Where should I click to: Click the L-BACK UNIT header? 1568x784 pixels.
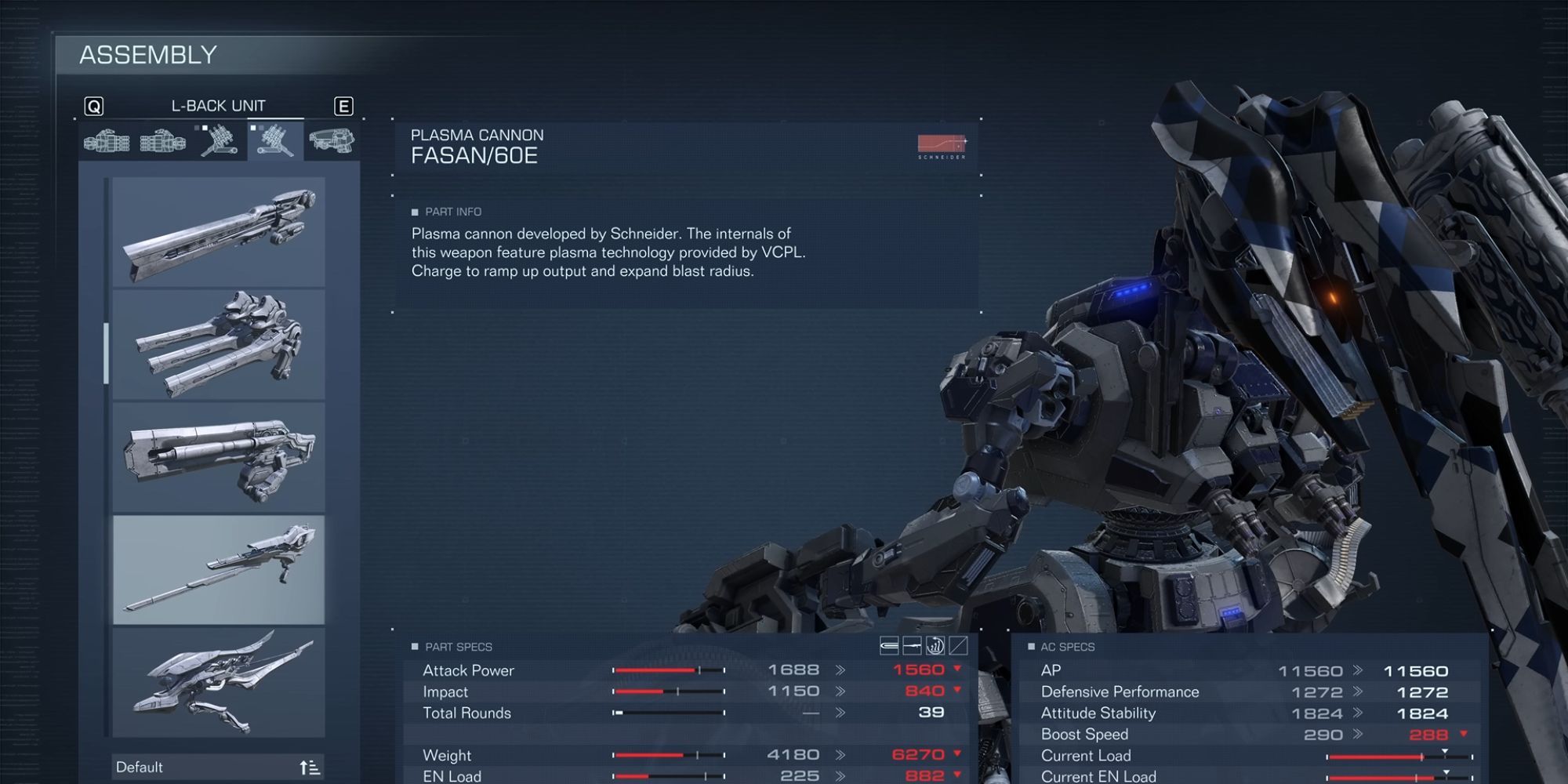click(218, 105)
